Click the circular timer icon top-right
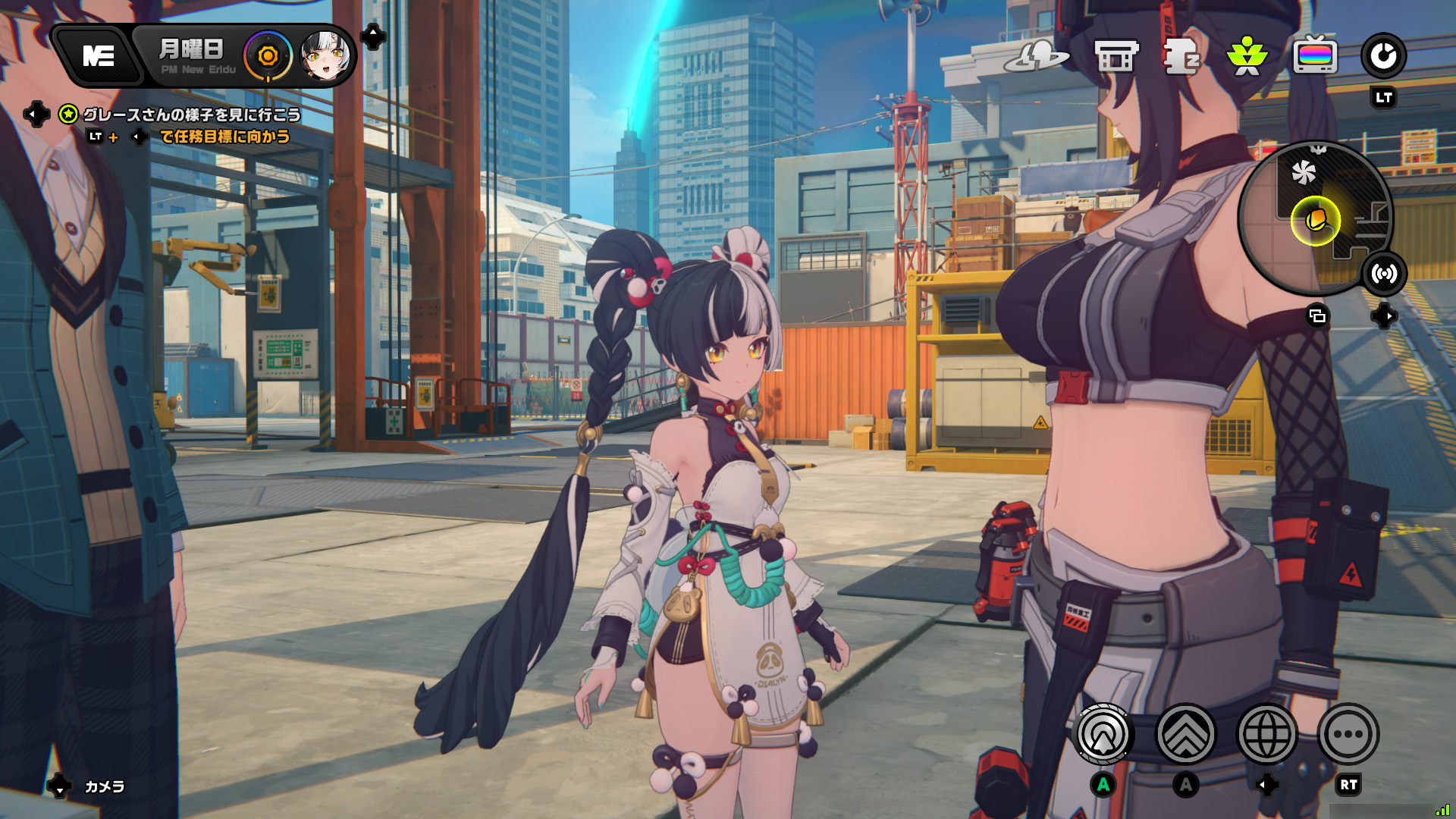This screenshot has width=1456, height=819. (x=1383, y=56)
